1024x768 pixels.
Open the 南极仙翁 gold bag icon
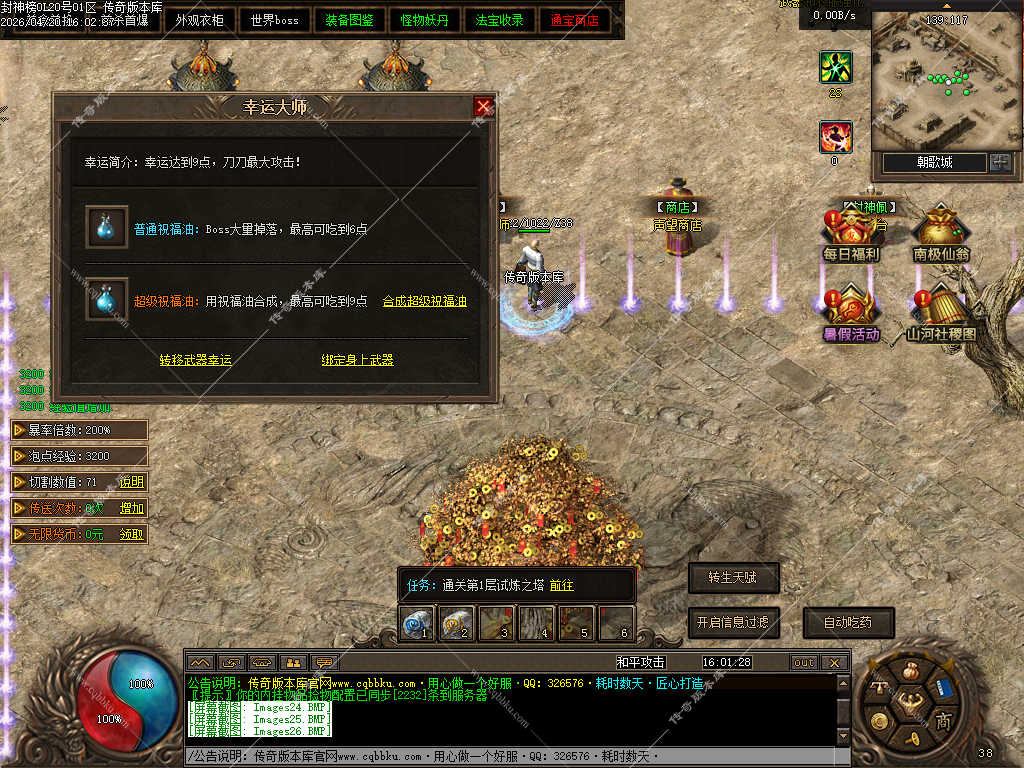(x=941, y=236)
